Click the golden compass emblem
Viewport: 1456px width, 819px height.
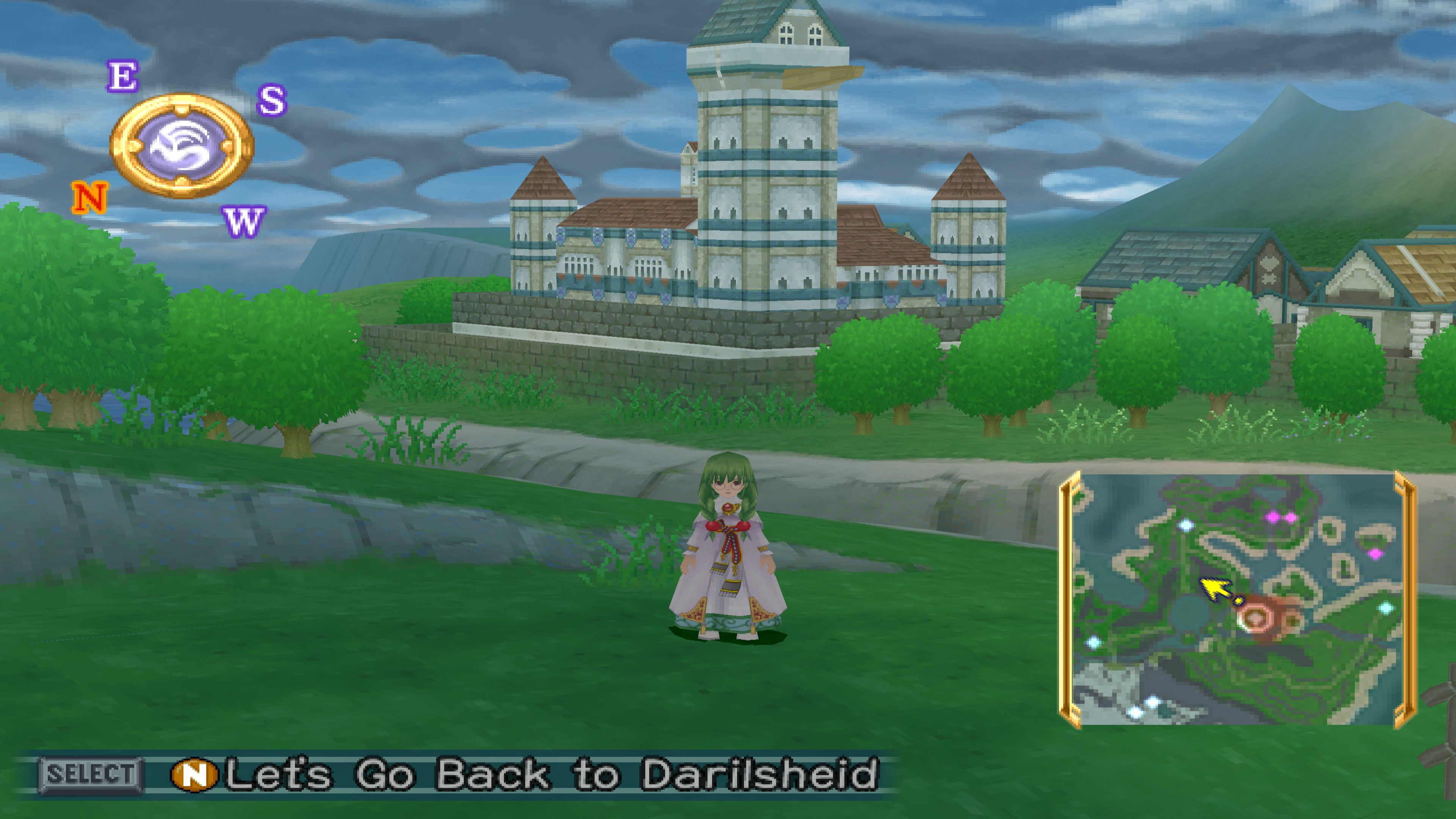tap(182, 146)
